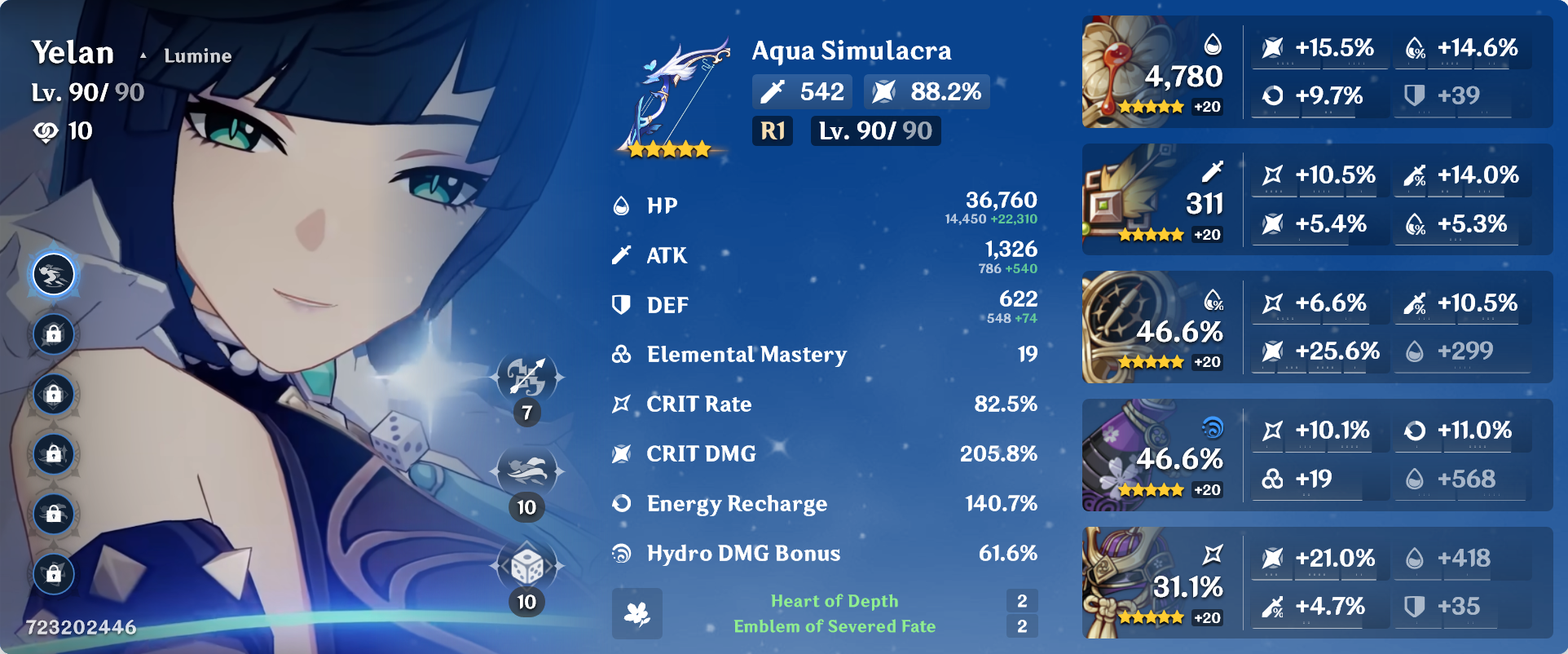This screenshot has width=1568, height=654.
Task: Click the R1 refinement badge
Action: 772,130
